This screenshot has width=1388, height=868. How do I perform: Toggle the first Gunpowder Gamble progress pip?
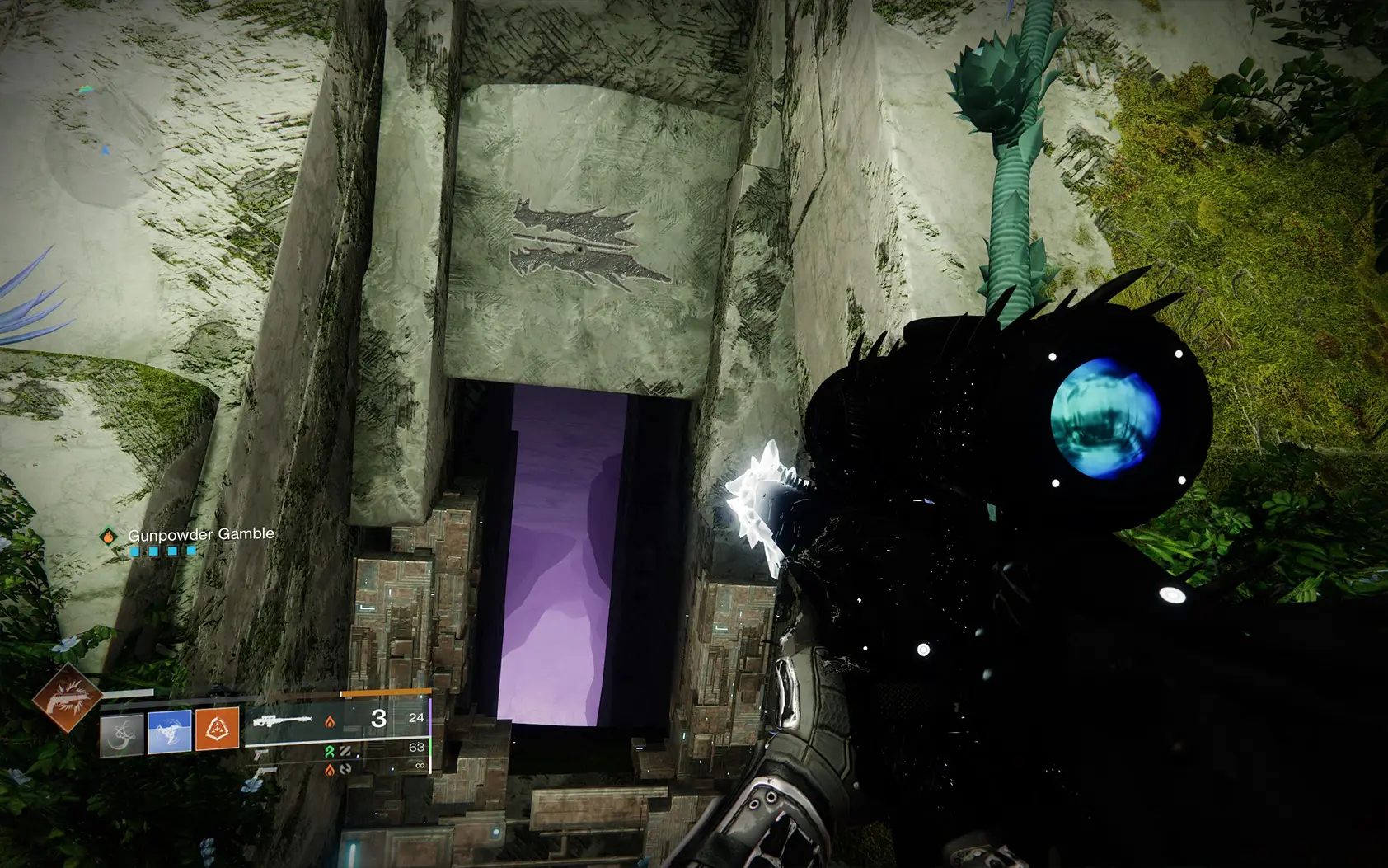coord(134,551)
